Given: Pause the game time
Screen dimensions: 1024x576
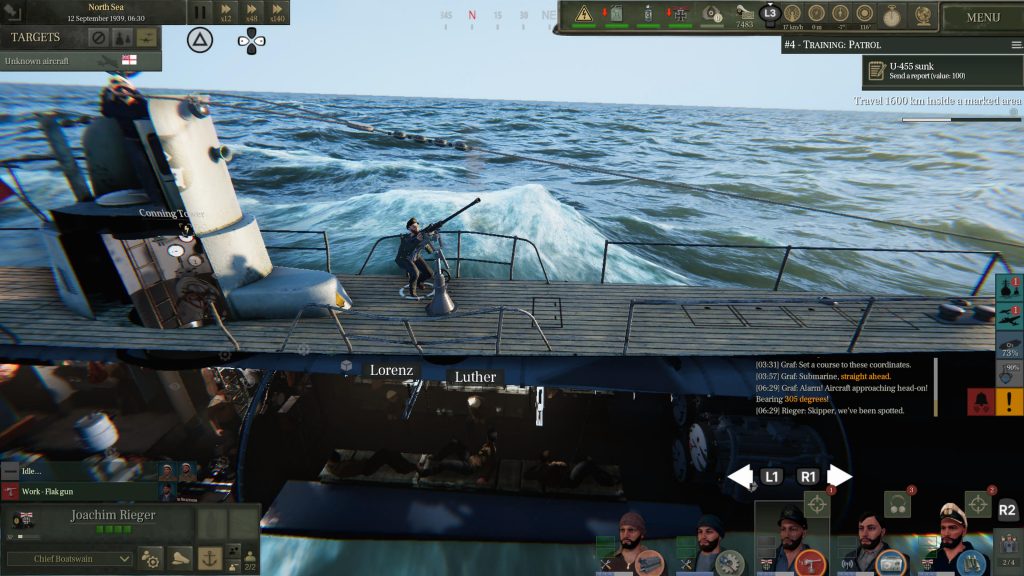Looking at the screenshot, I should (x=199, y=13).
